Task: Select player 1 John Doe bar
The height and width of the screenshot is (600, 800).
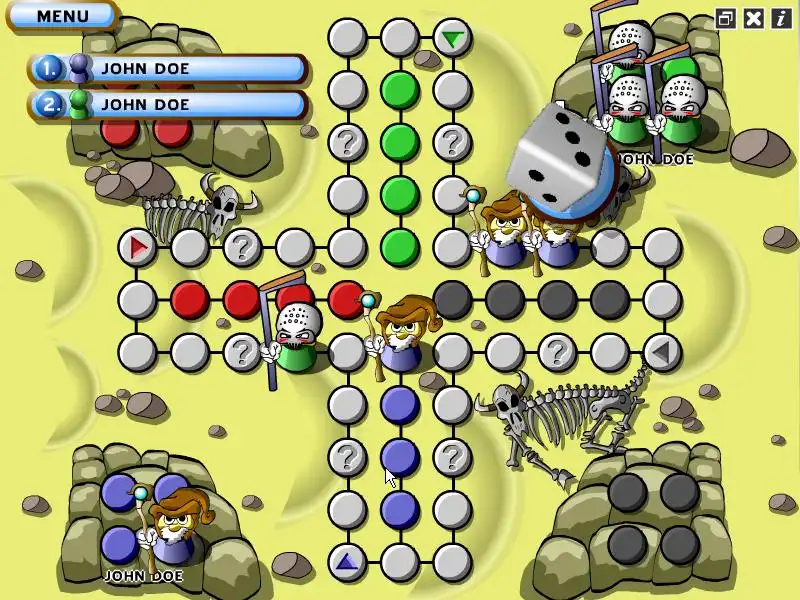Action: (x=168, y=68)
